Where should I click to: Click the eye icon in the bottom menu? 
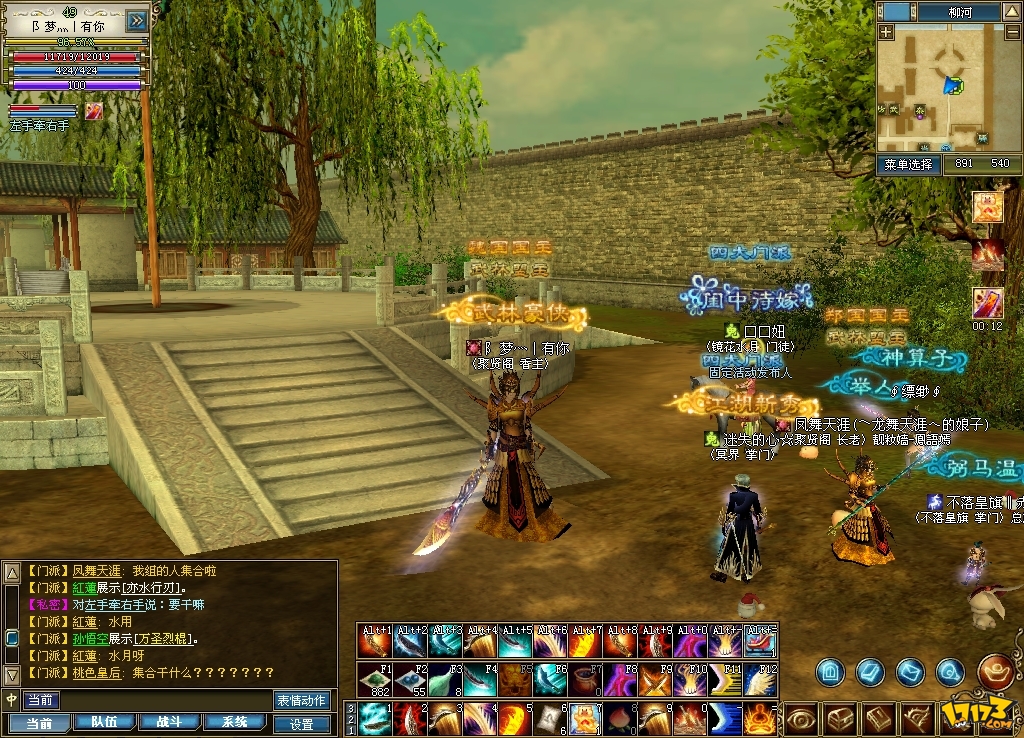[x=801, y=718]
